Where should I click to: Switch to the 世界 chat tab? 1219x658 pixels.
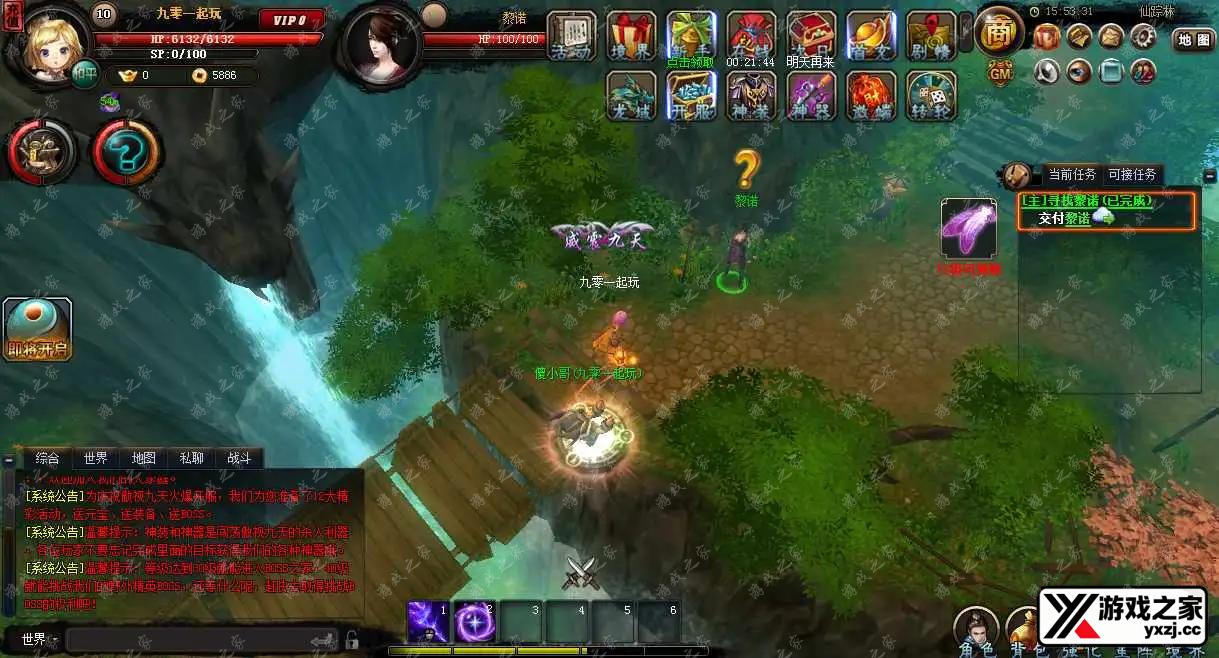point(96,458)
